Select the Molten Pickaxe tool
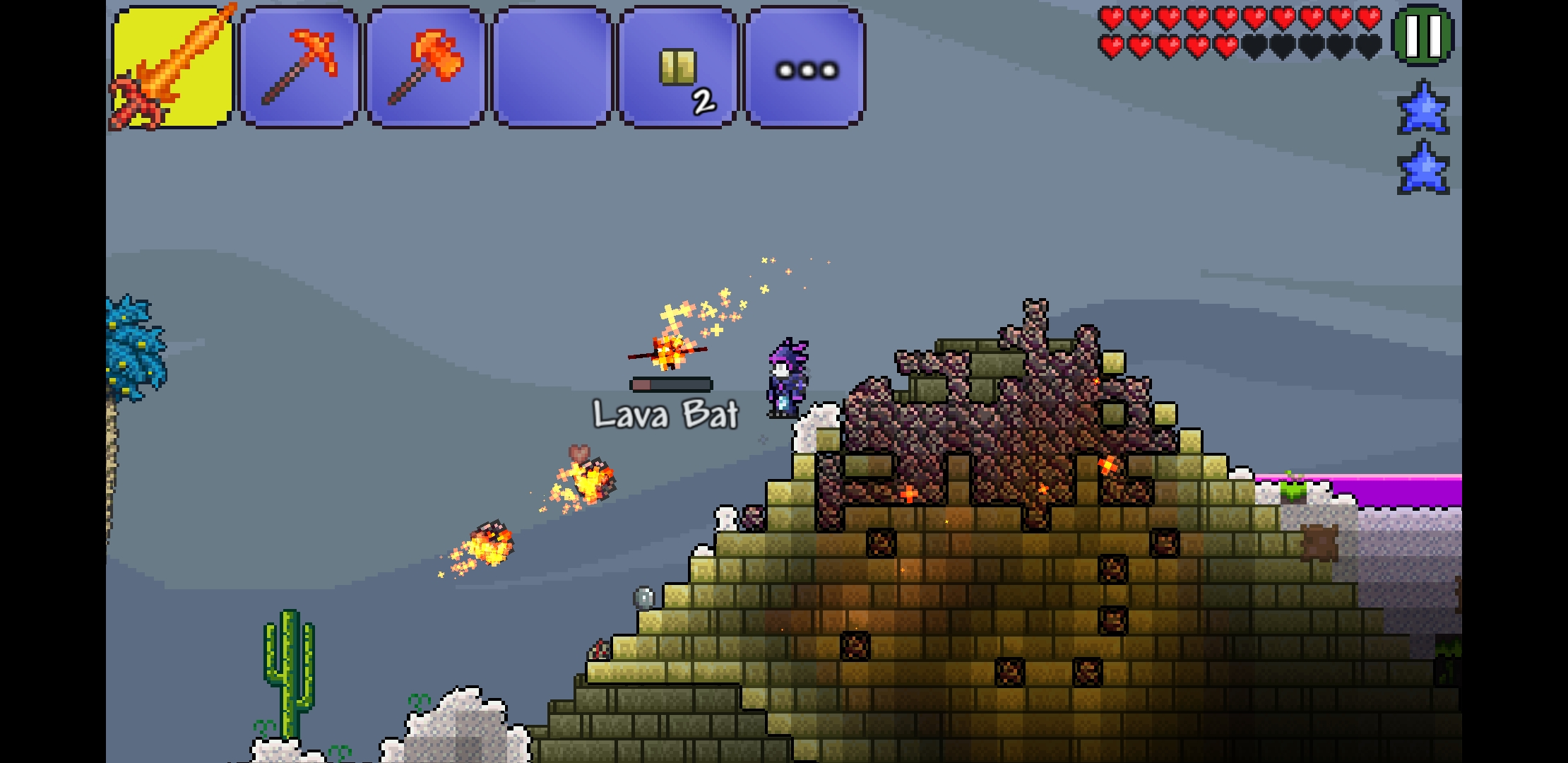The width and height of the screenshot is (1568, 763). [299, 67]
